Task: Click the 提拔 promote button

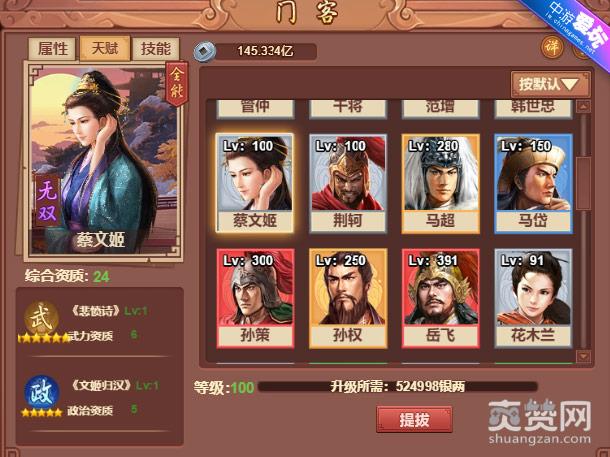Action: pyautogui.click(x=414, y=420)
